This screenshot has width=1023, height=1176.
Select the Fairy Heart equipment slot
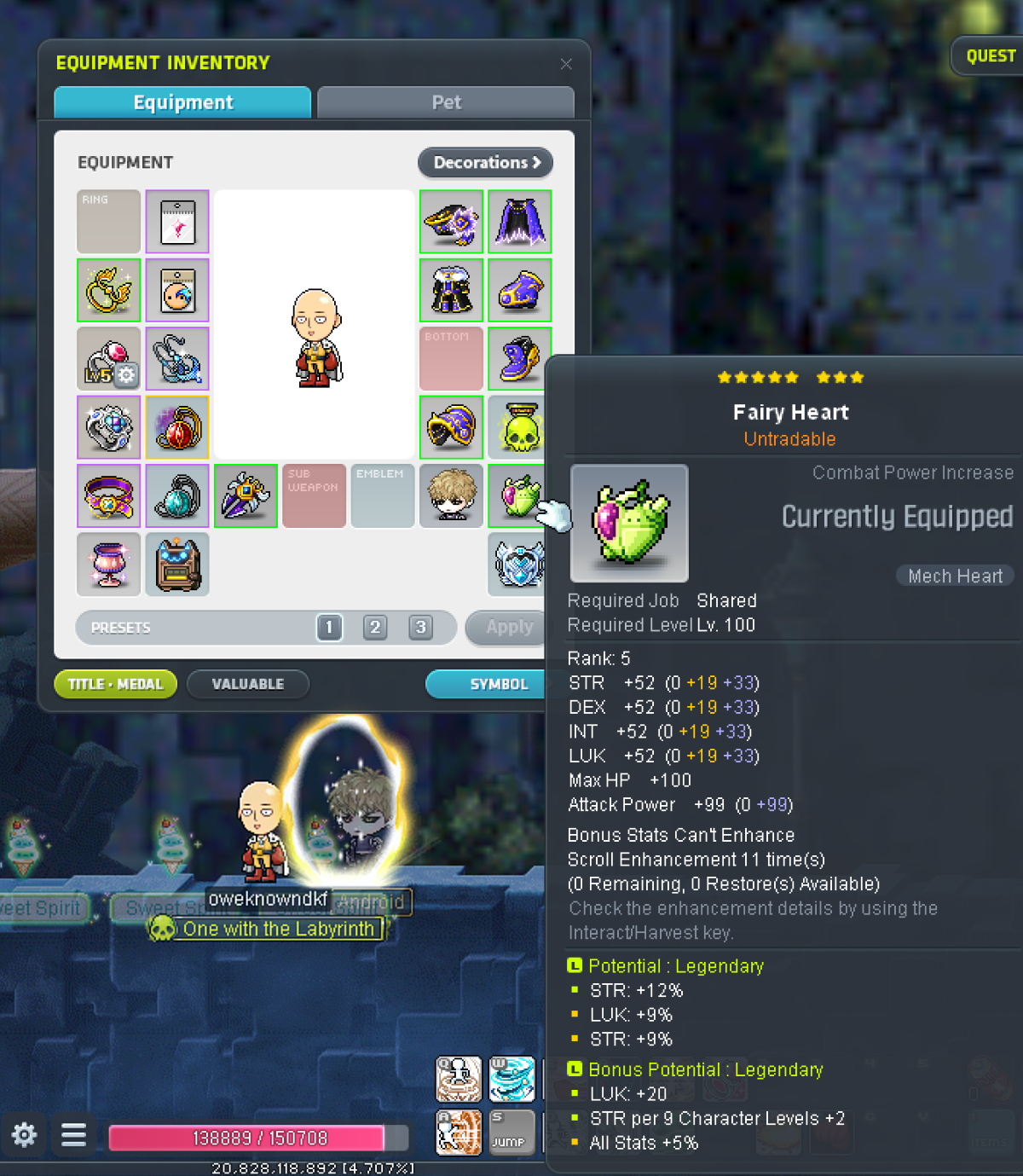(518, 495)
